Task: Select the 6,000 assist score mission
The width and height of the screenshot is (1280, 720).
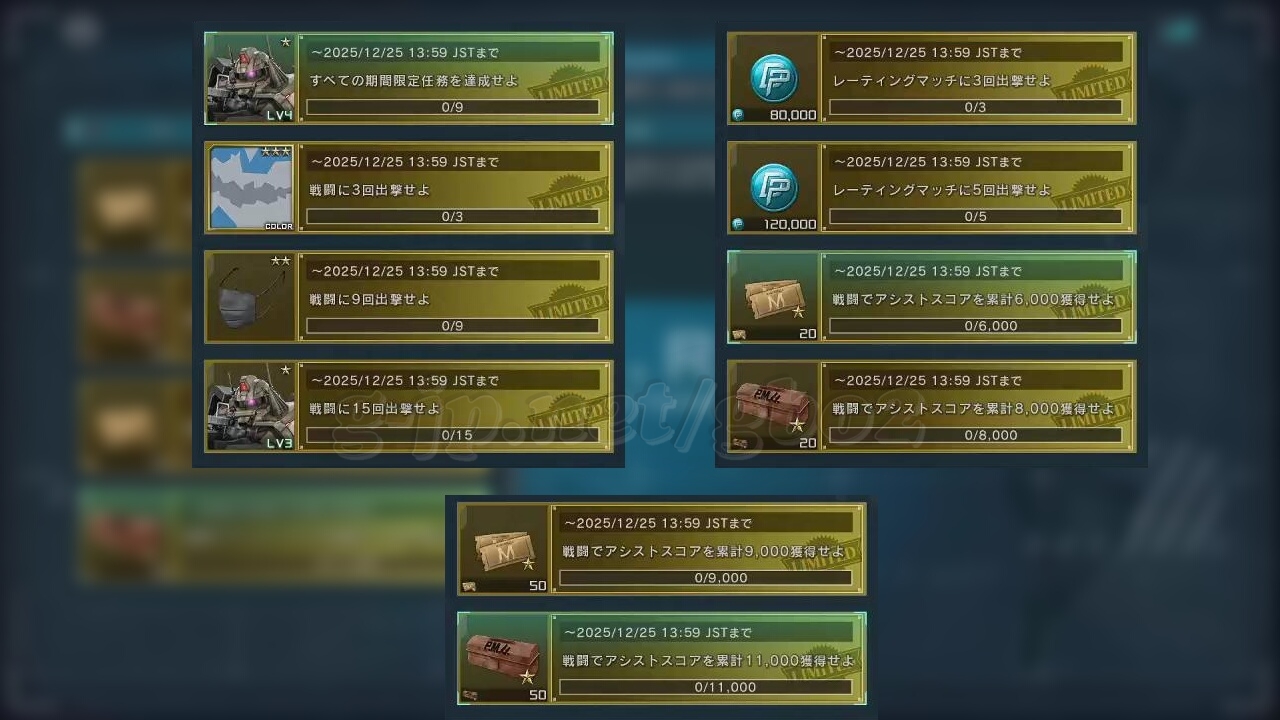Action: click(977, 297)
